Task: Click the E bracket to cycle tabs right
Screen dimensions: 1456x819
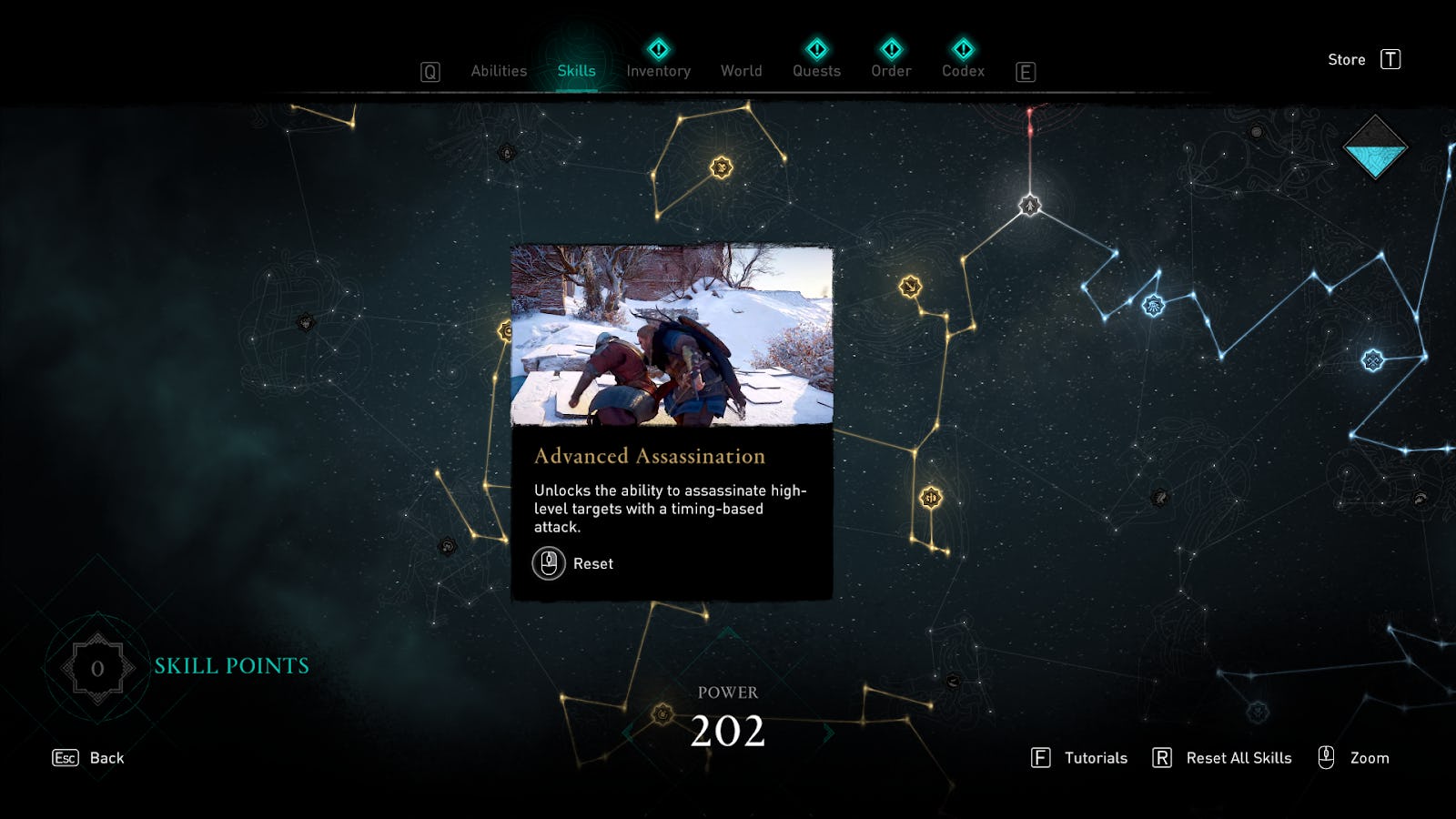Action: tap(1026, 72)
